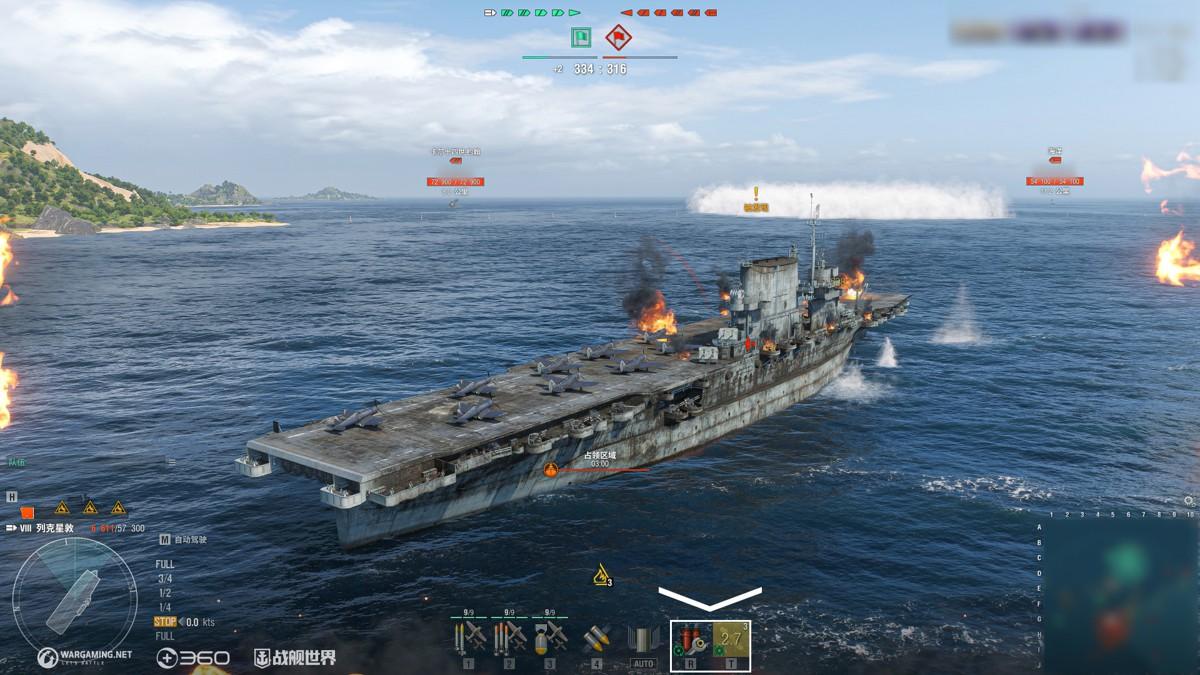1200x675 pixels.
Task: Click the allied team green flag icon
Action: [x=581, y=38]
